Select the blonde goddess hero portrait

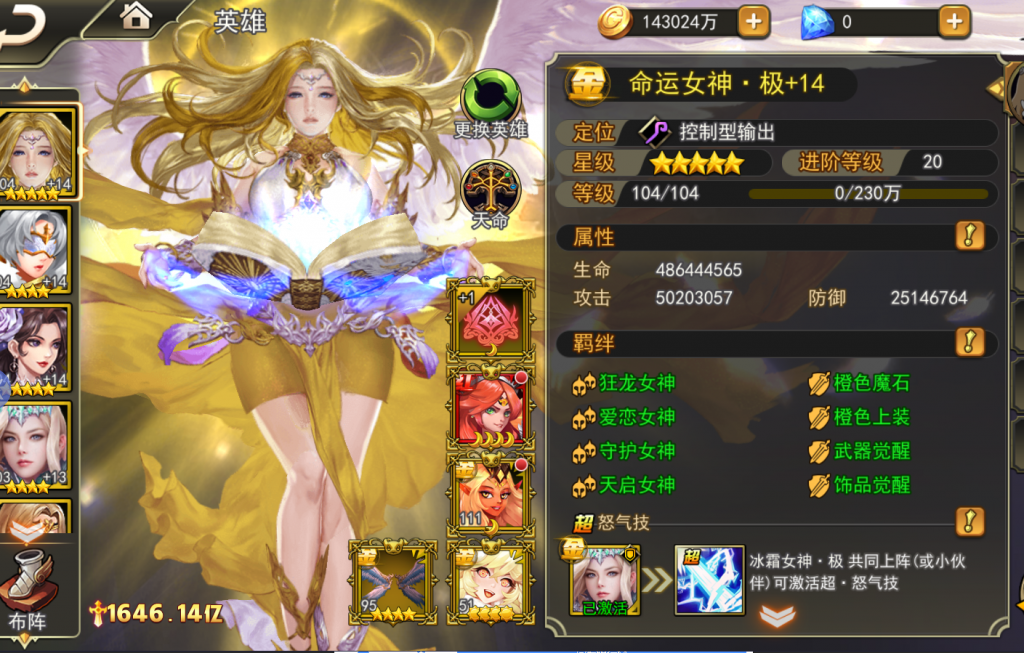coord(38,150)
